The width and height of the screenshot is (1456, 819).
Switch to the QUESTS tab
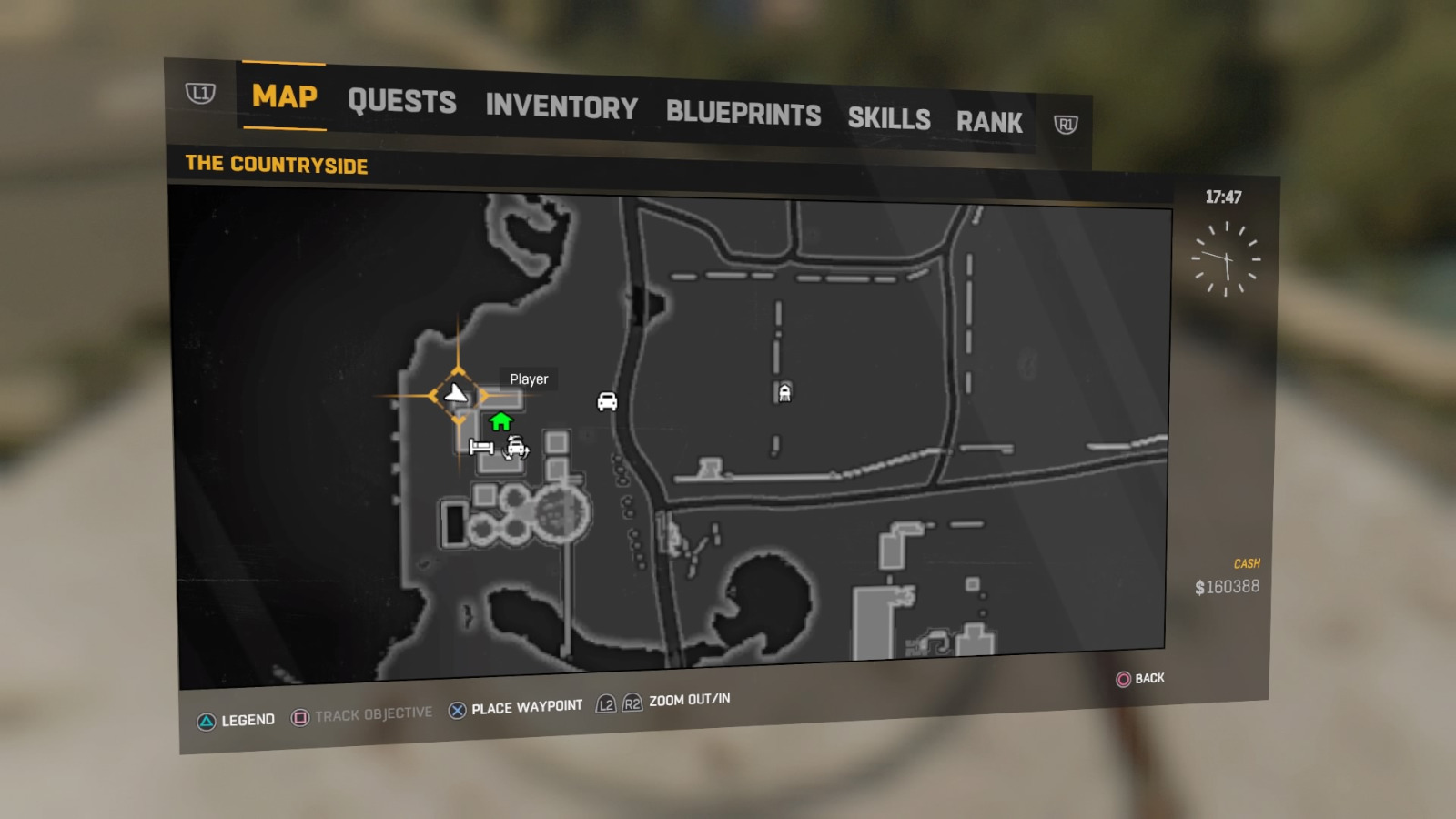pyautogui.click(x=402, y=102)
